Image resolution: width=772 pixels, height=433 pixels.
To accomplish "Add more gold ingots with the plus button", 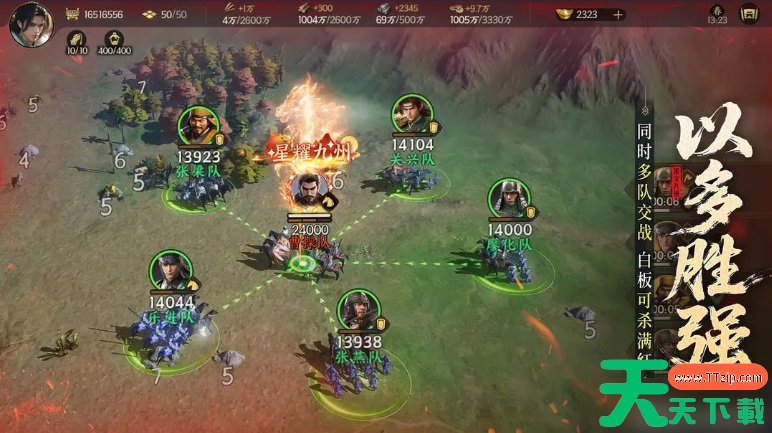I will 618,14.
